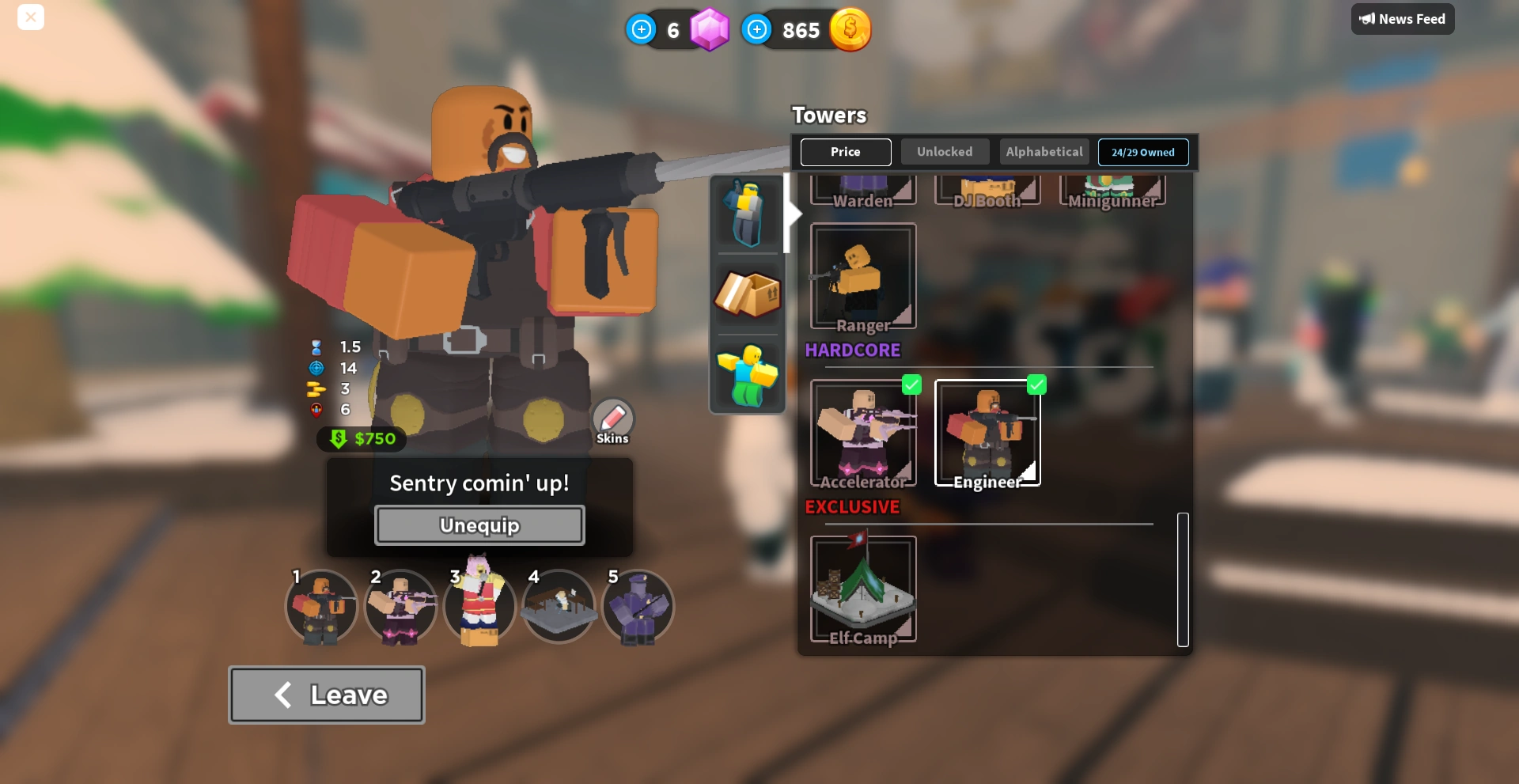The height and width of the screenshot is (784, 1519).
Task: Click the plus icon to buy more gems
Action: point(641,29)
